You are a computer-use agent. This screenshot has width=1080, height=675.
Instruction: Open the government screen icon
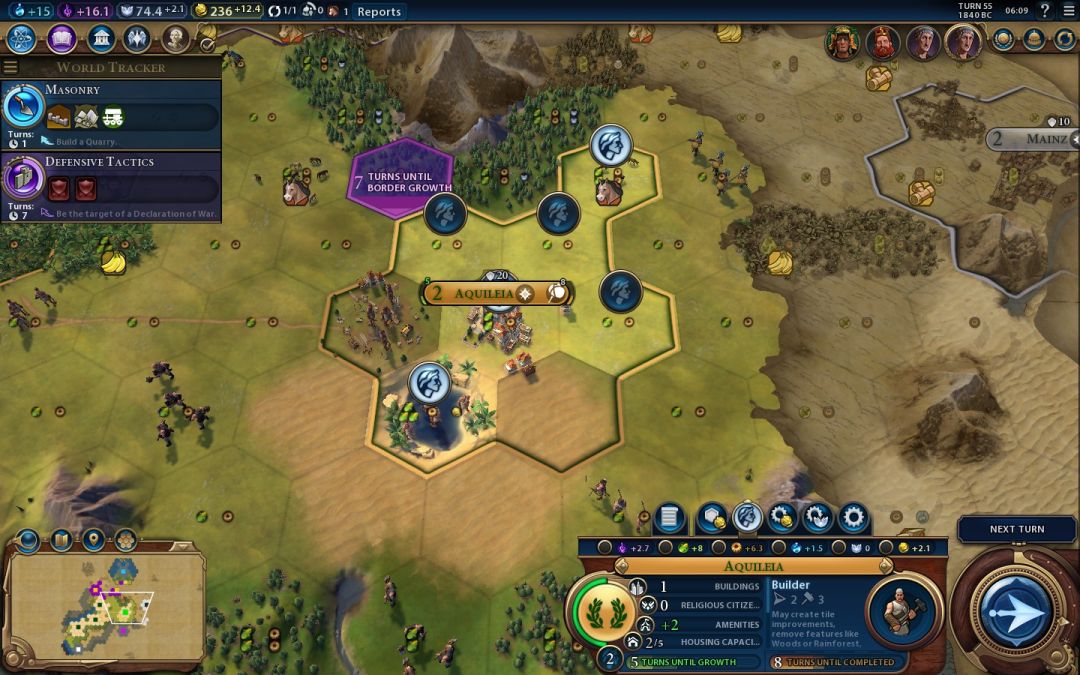100,39
